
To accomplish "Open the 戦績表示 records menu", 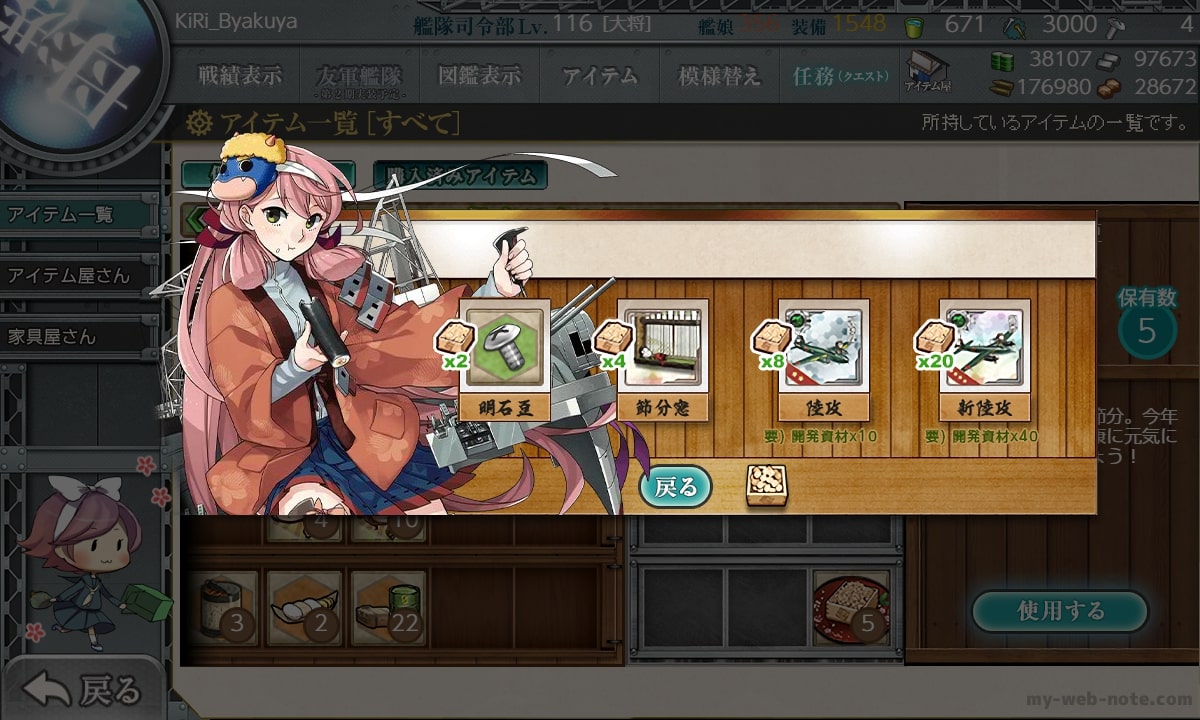I will [240, 76].
